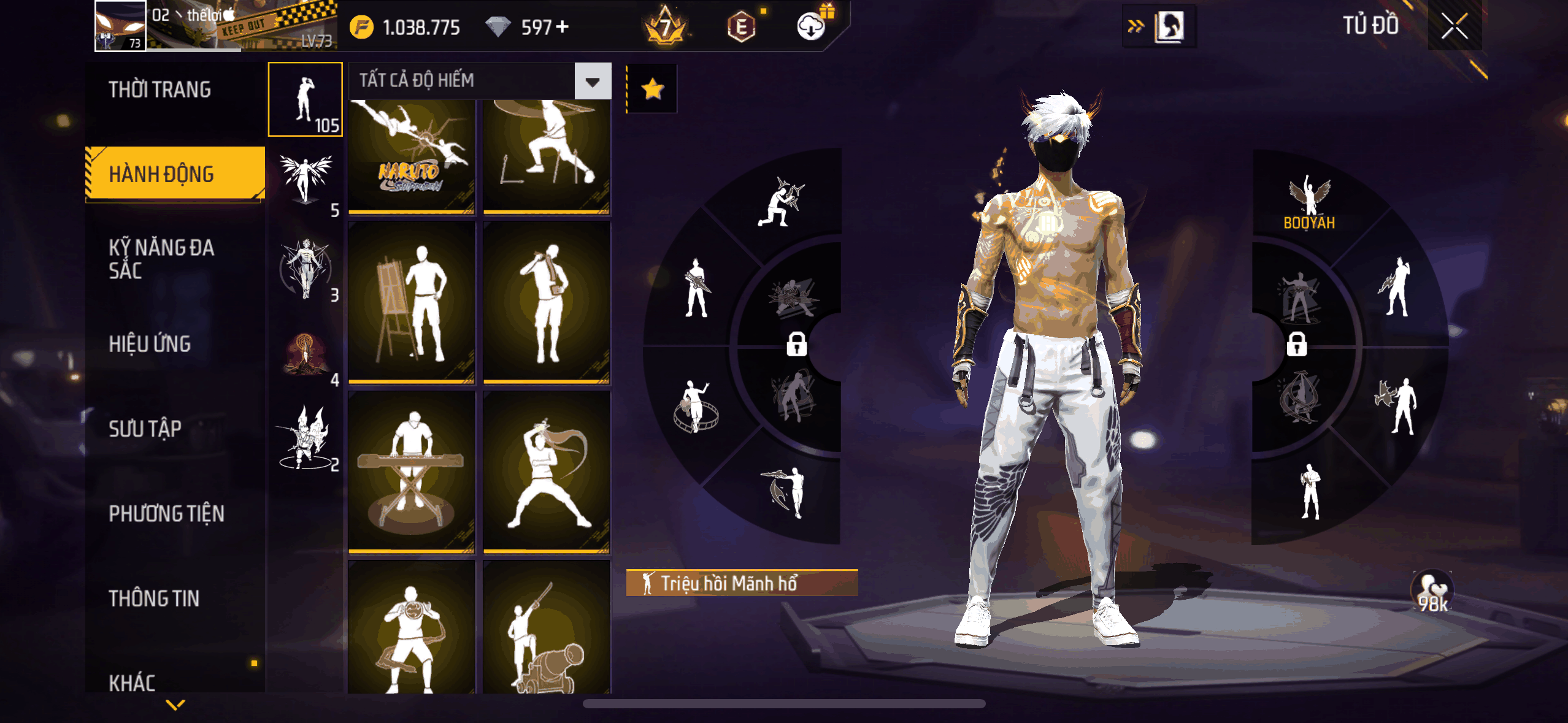Select the Hành Động category

point(161,174)
